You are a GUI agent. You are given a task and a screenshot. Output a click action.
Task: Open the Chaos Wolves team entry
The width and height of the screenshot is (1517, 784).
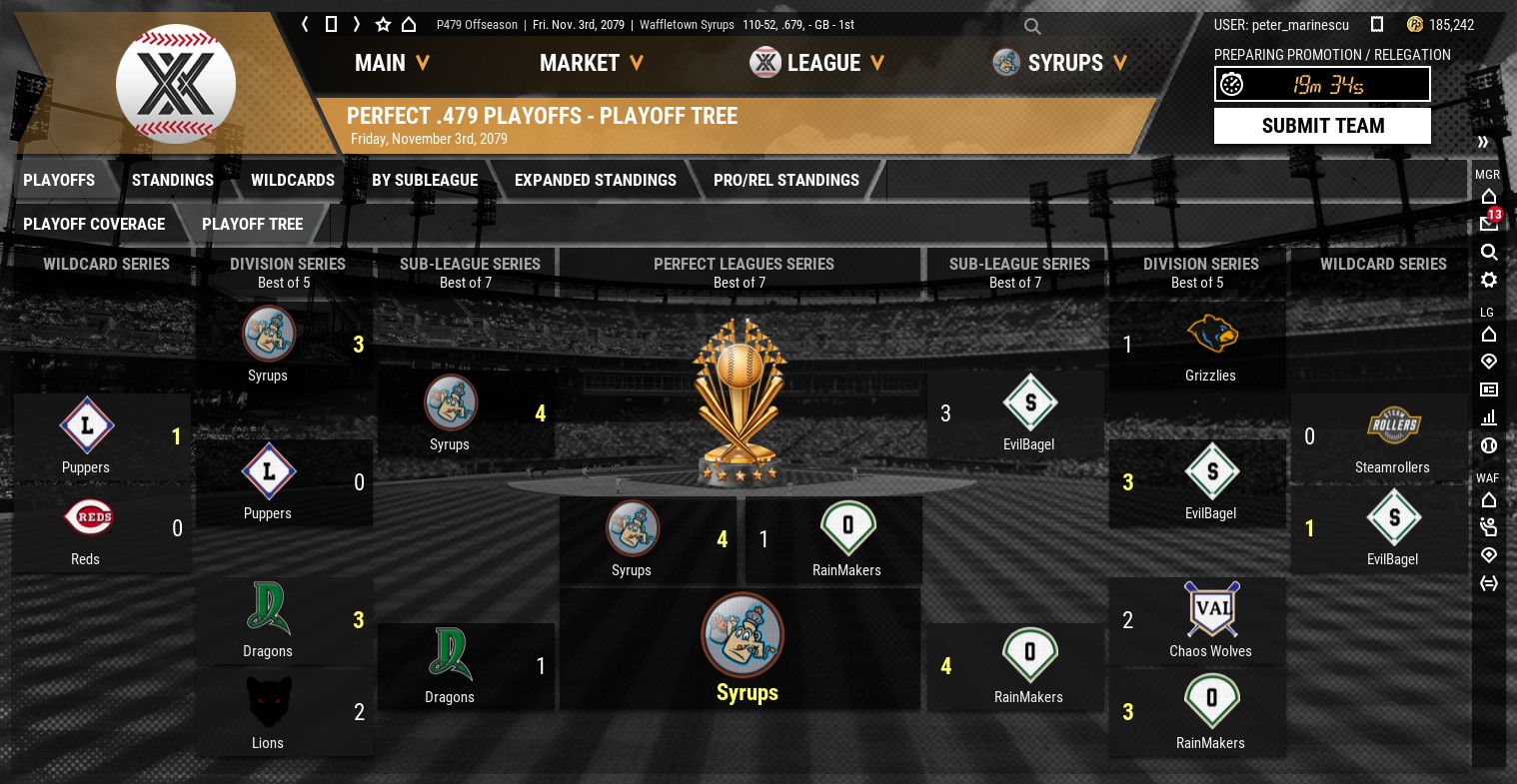pos(1210,620)
